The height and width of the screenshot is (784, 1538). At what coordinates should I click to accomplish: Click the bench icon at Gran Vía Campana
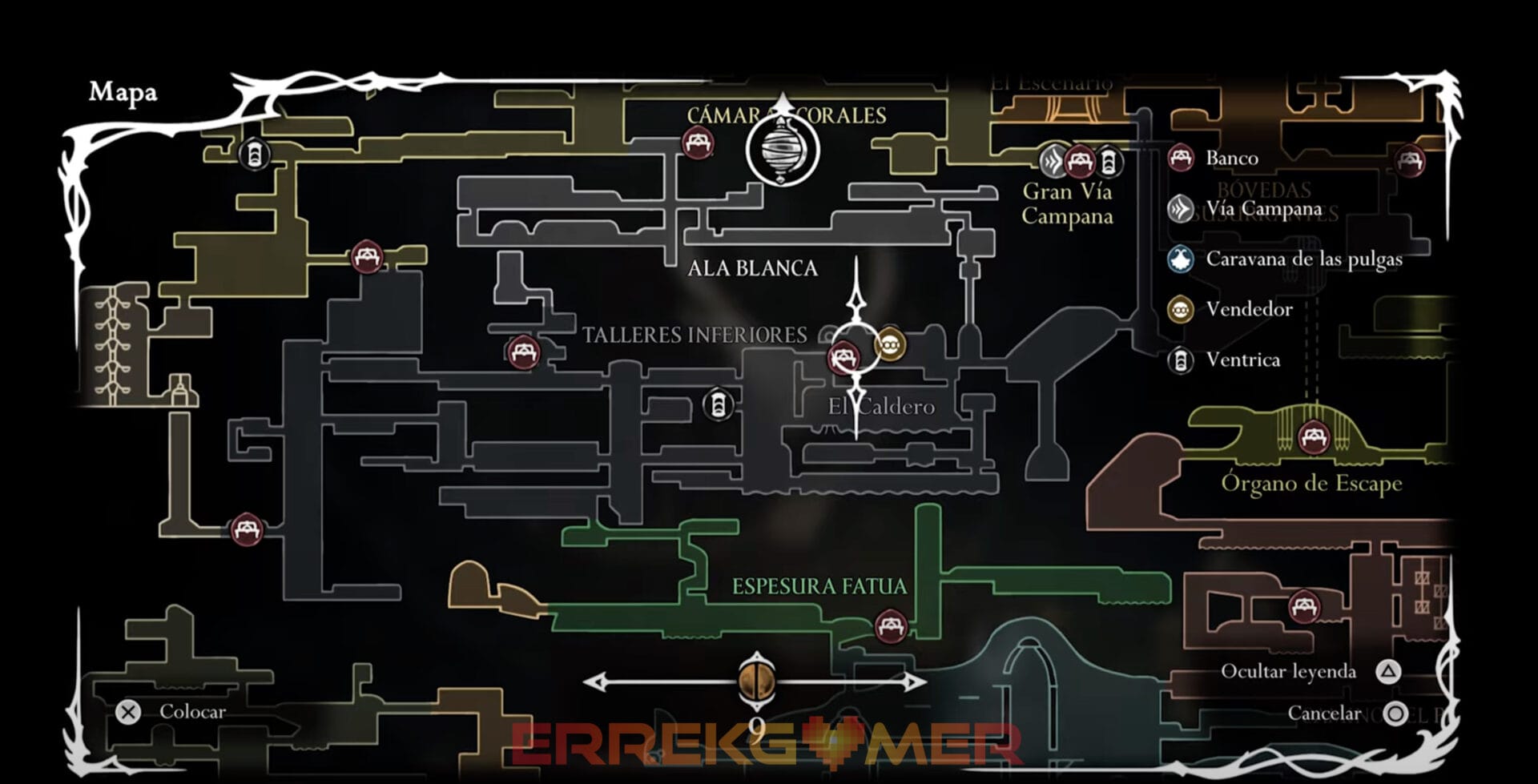tap(1080, 160)
